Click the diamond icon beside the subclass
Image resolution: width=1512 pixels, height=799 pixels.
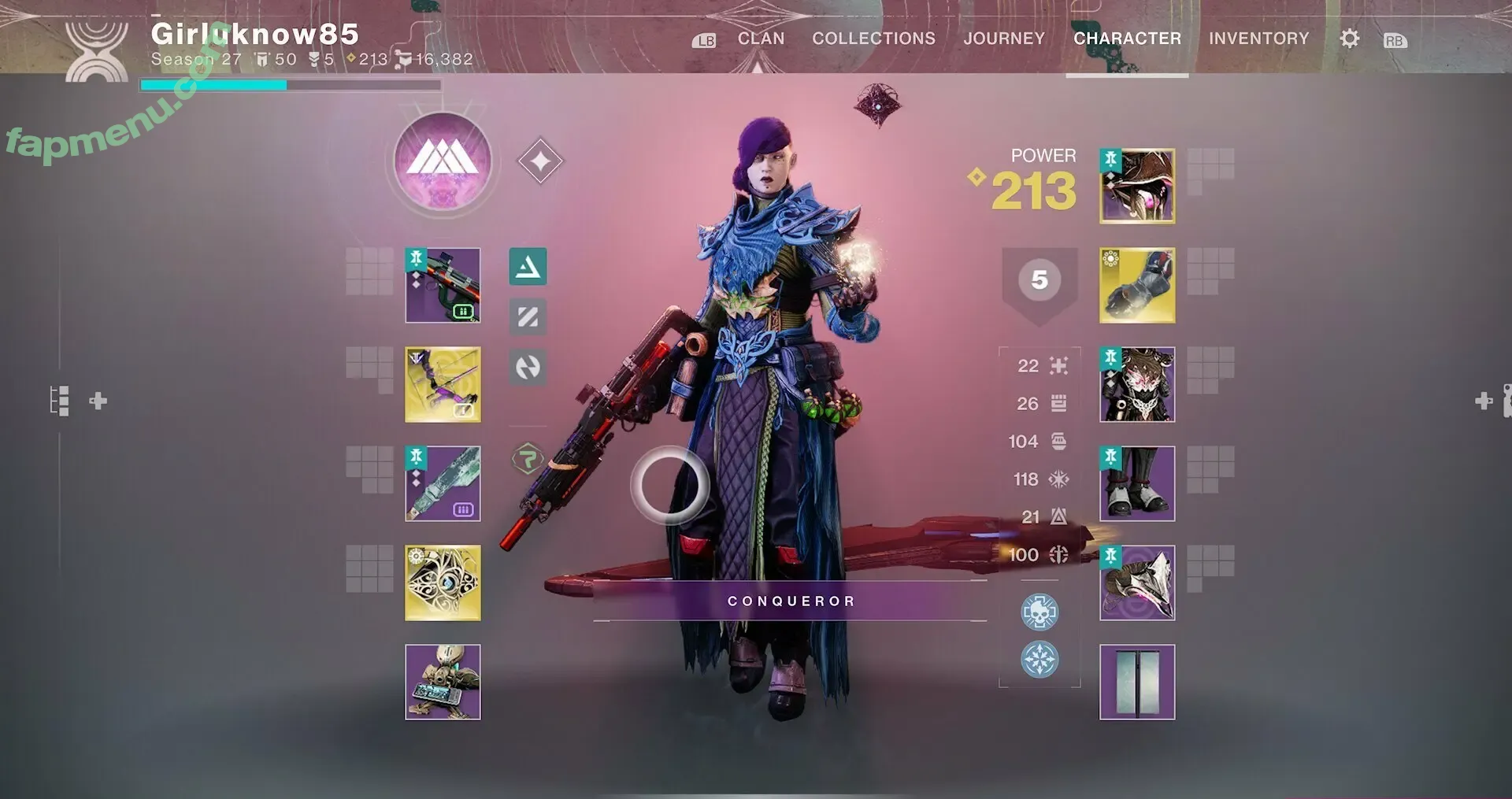pos(540,161)
